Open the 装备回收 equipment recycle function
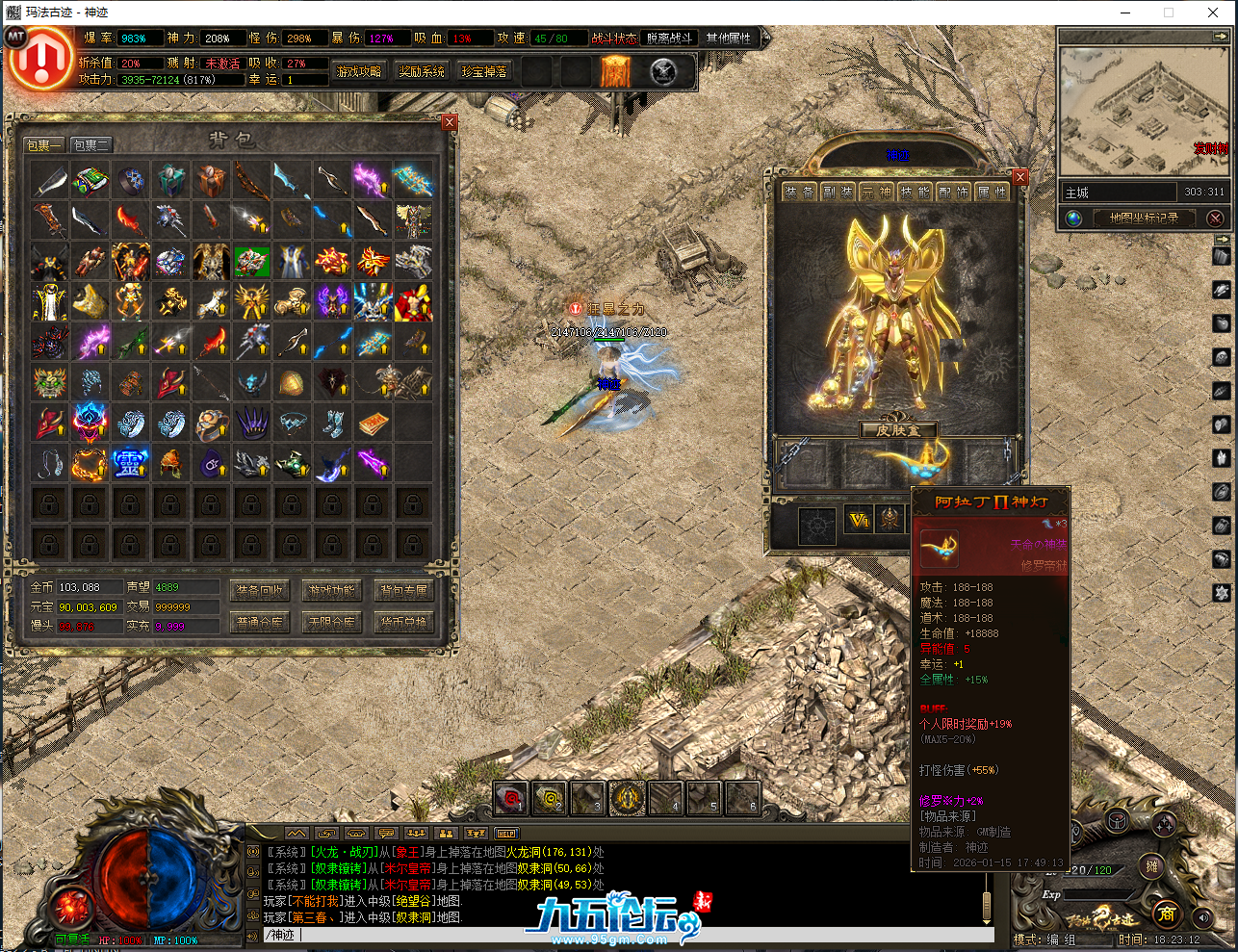Screen dimensions: 1238x952 (260, 591)
